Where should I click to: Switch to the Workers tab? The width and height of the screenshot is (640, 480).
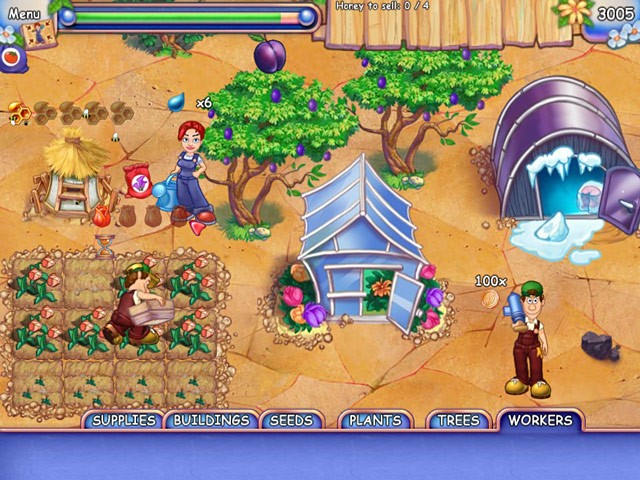point(541,420)
